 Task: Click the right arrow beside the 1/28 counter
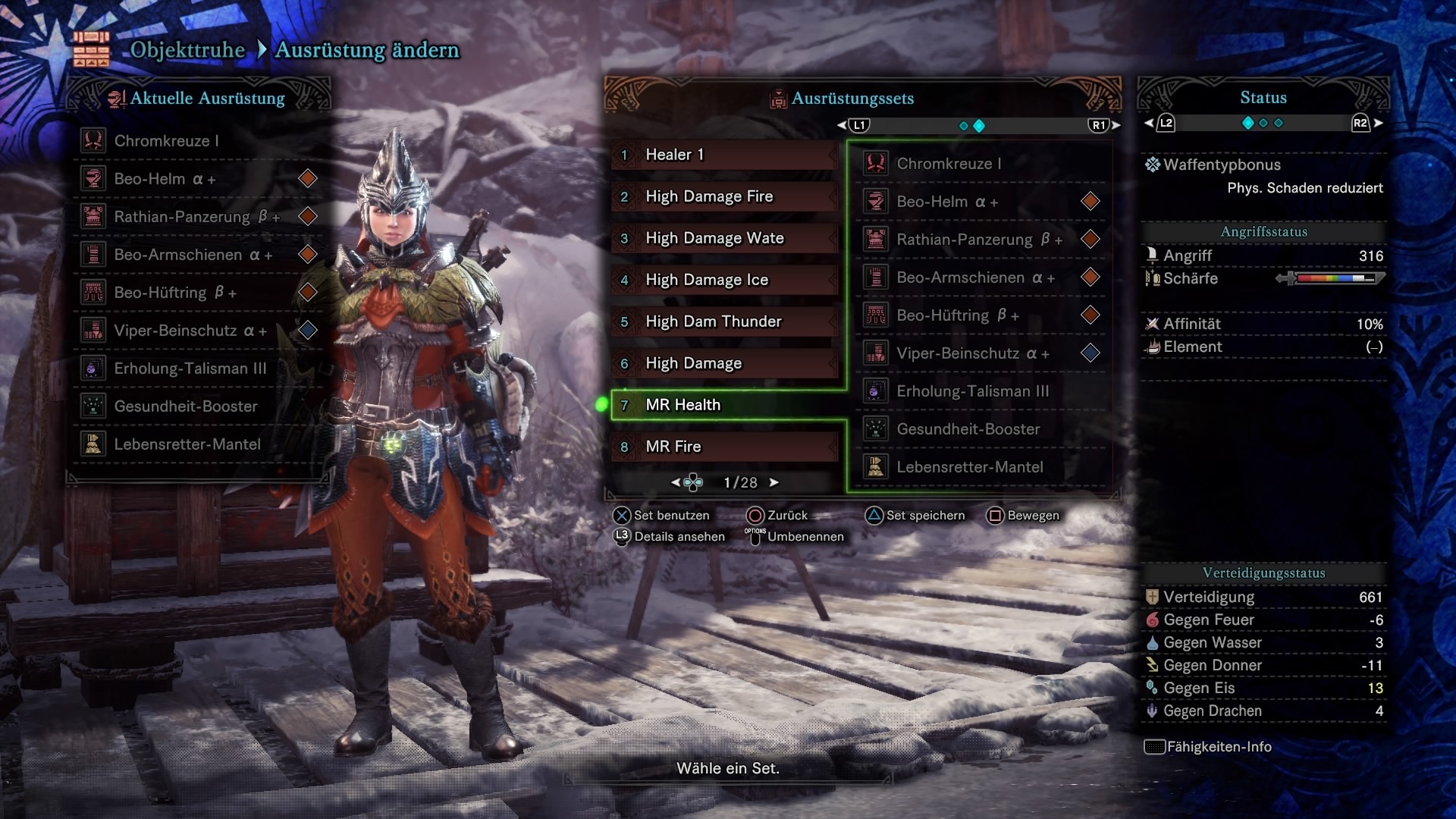point(774,482)
